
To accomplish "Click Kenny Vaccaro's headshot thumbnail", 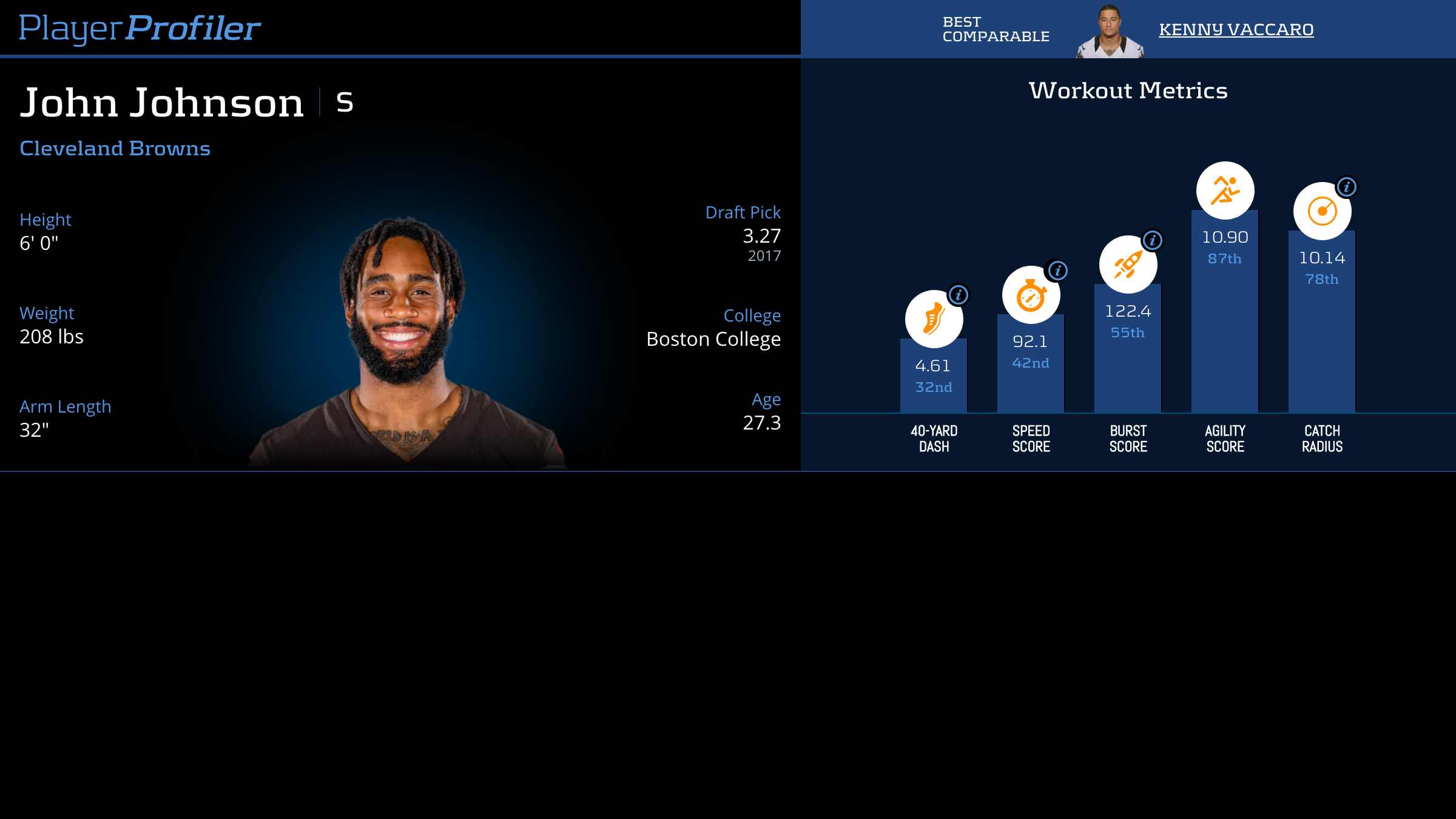I will [1110, 32].
